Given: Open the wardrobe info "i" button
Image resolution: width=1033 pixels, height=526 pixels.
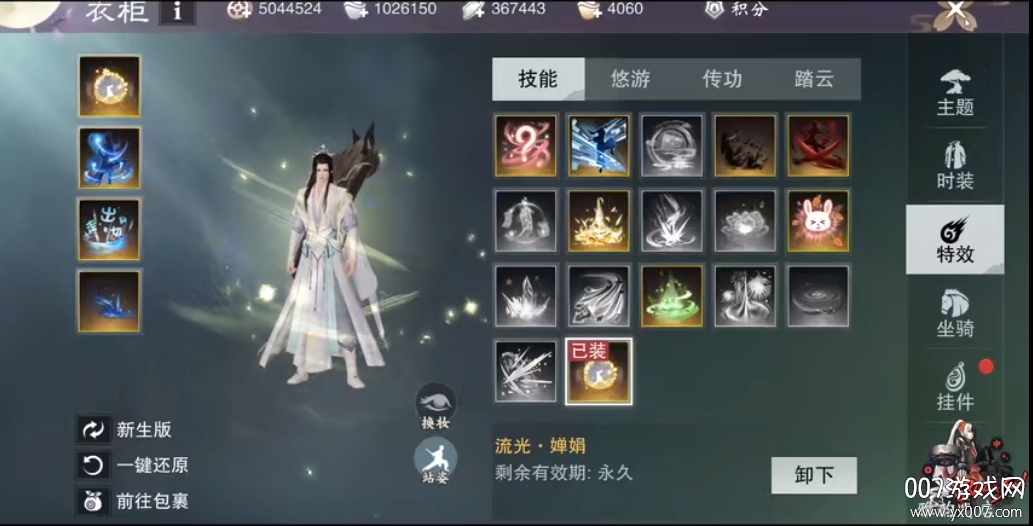Looking at the screenshot, I should point(178,11).
